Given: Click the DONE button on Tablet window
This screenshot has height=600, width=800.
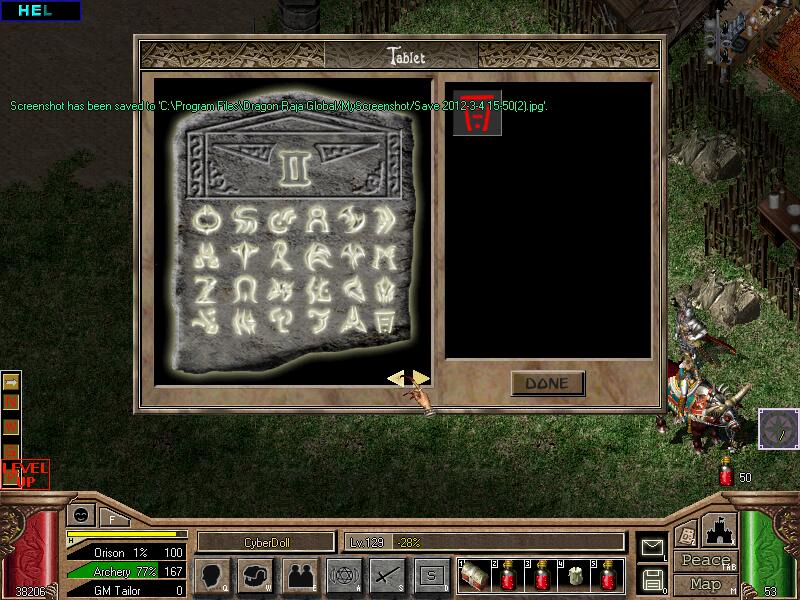Looking at the screenshot, I should (x=547, y=383).
